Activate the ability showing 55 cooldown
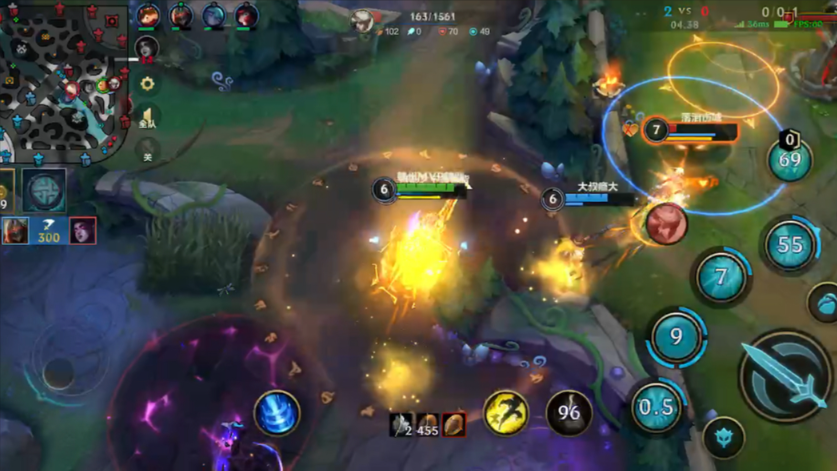Viewport: 837px width, 471px height. 790,244
